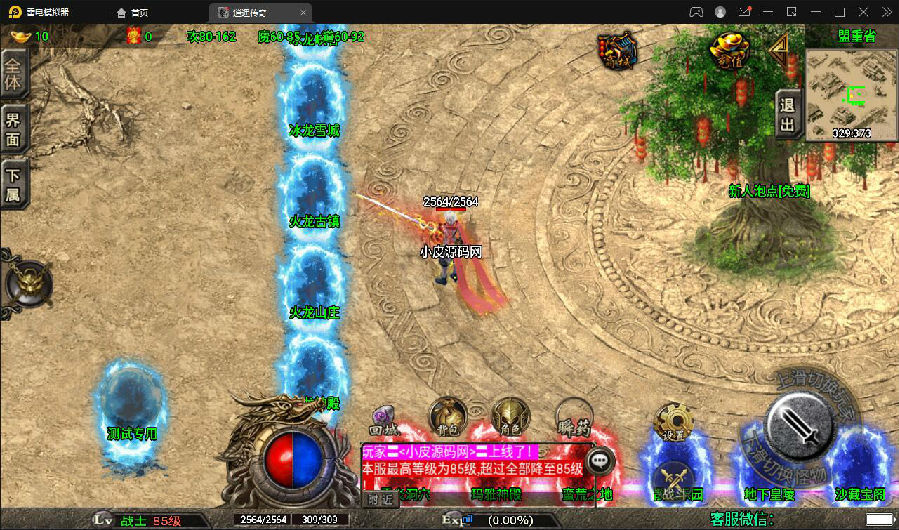This screenshot has width=899, height=530.
Task: Click the 退出 exit button
Action: pyautogui.click(x=788, y=113)
